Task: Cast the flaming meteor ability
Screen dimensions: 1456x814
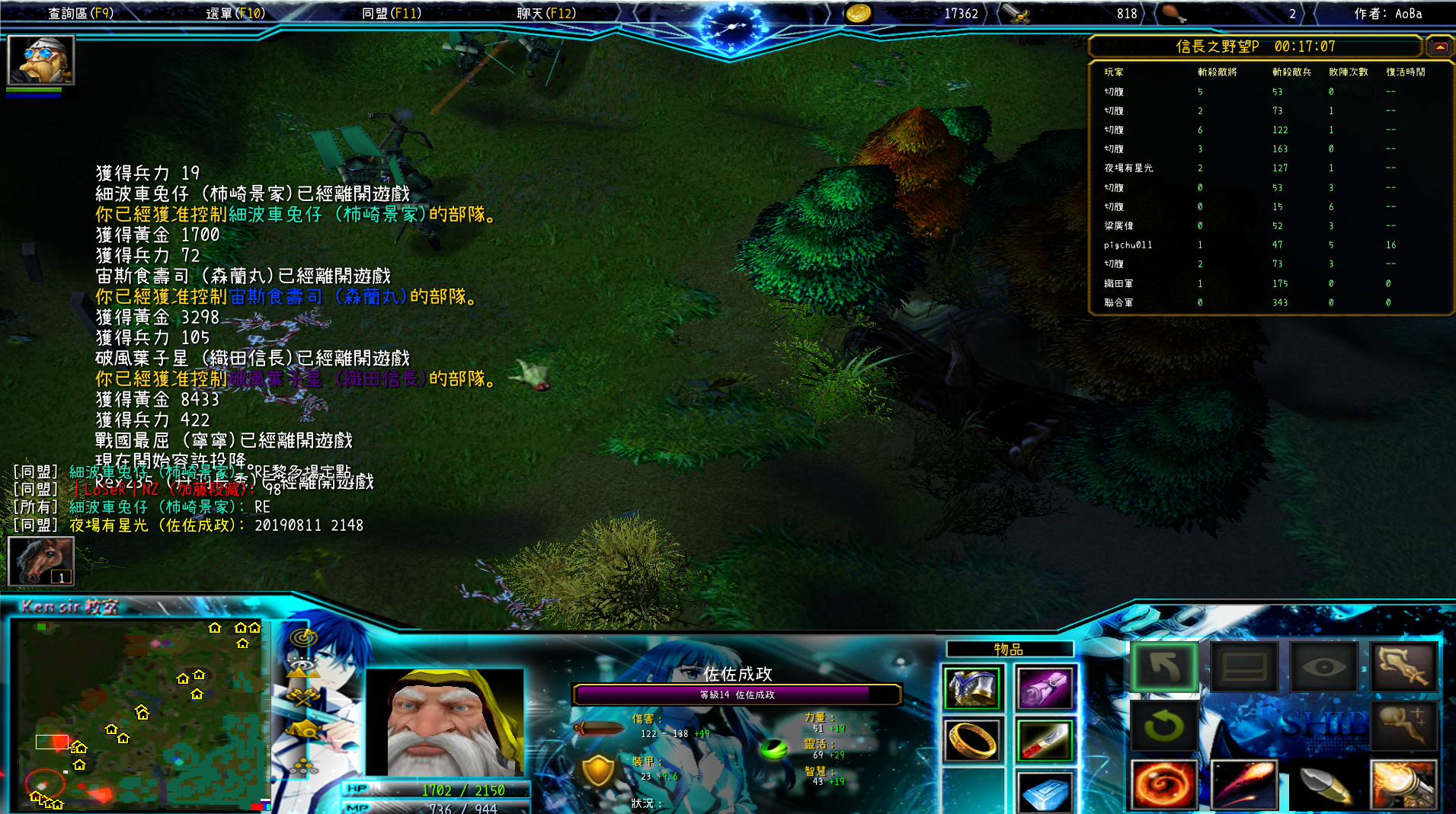Action: 1243,784
